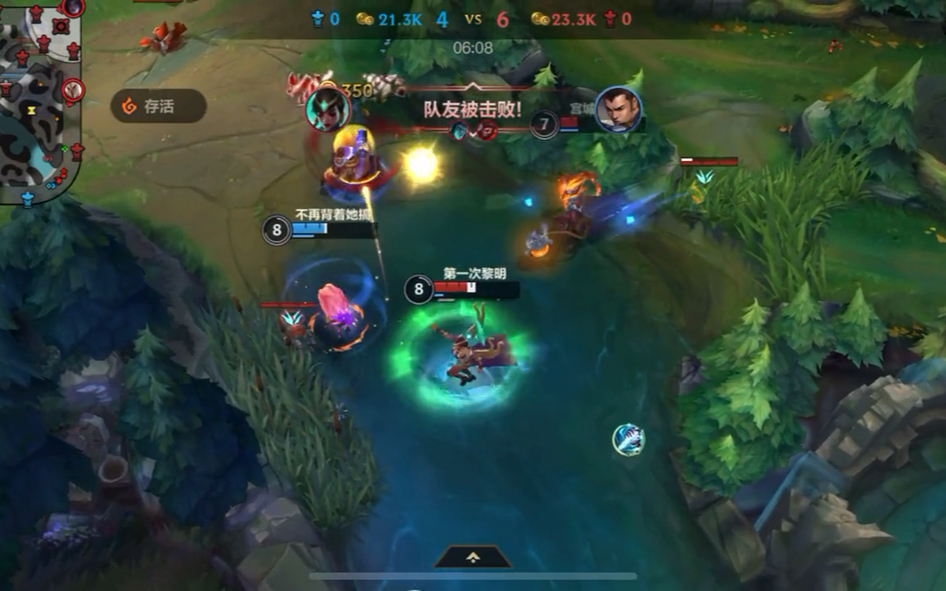
Task: Tap the minimap
Action: coord(40,100)
